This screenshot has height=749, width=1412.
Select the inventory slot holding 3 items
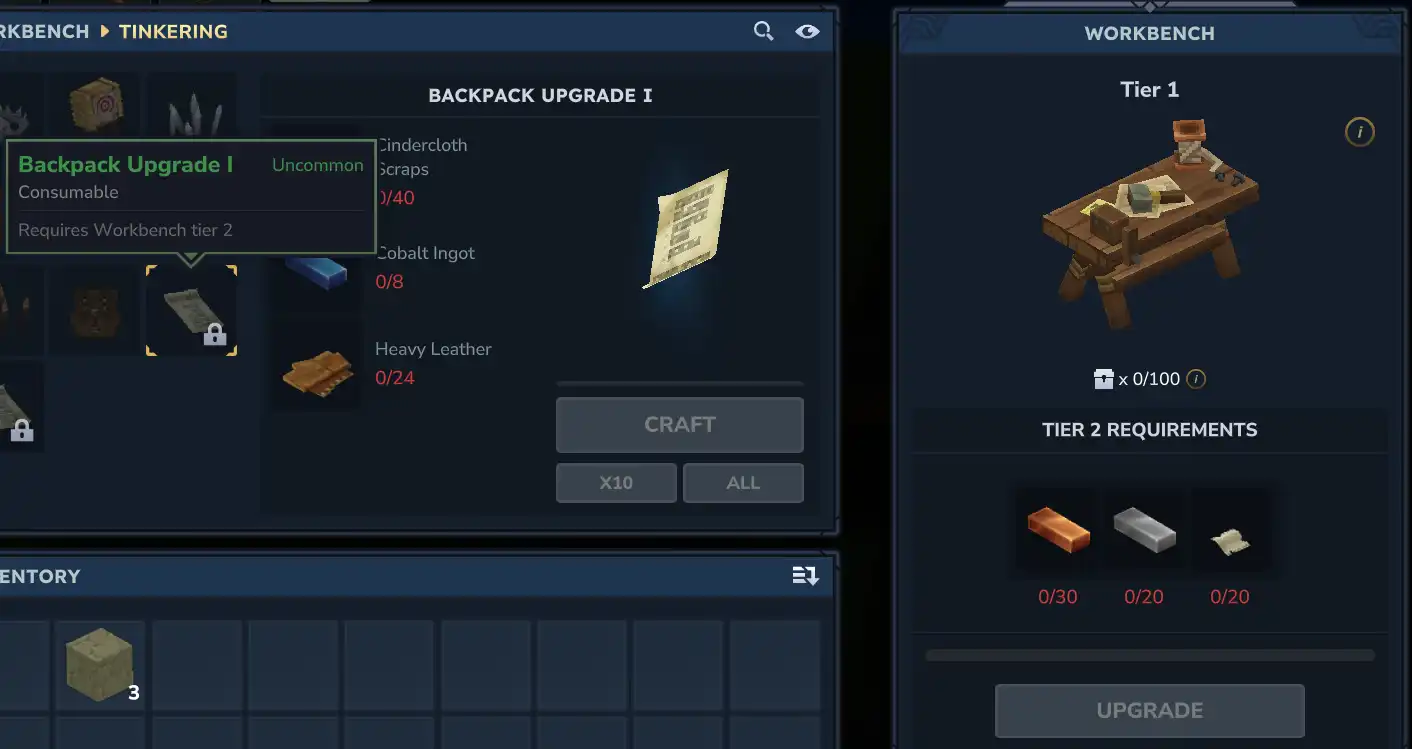[99, 664]
